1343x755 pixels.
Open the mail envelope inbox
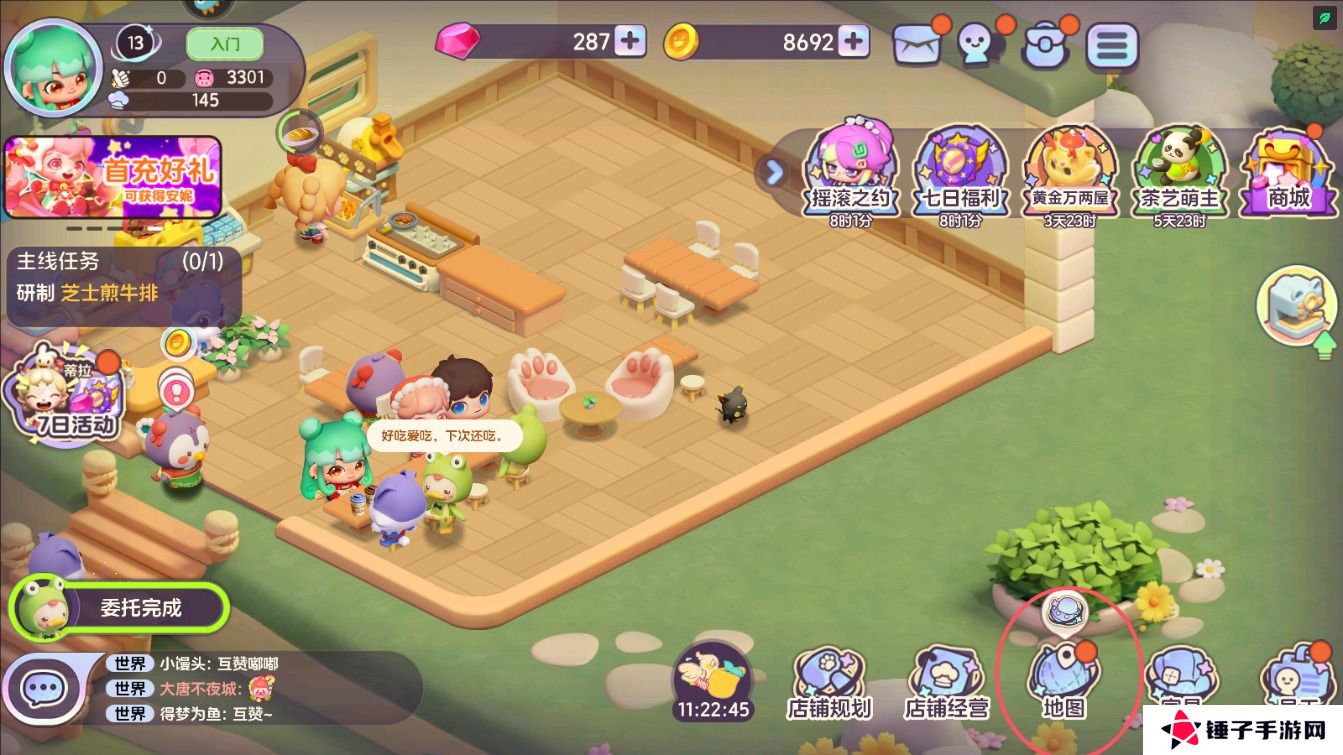click(916, 44)
